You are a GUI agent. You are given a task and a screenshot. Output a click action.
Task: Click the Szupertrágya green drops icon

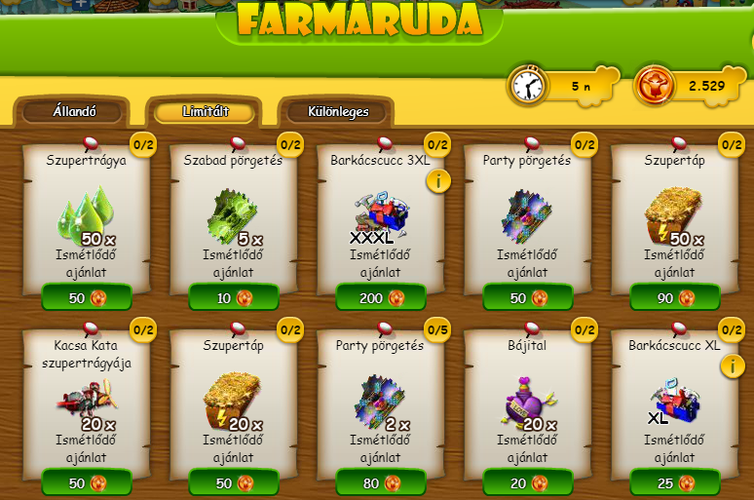pos(86,213)
